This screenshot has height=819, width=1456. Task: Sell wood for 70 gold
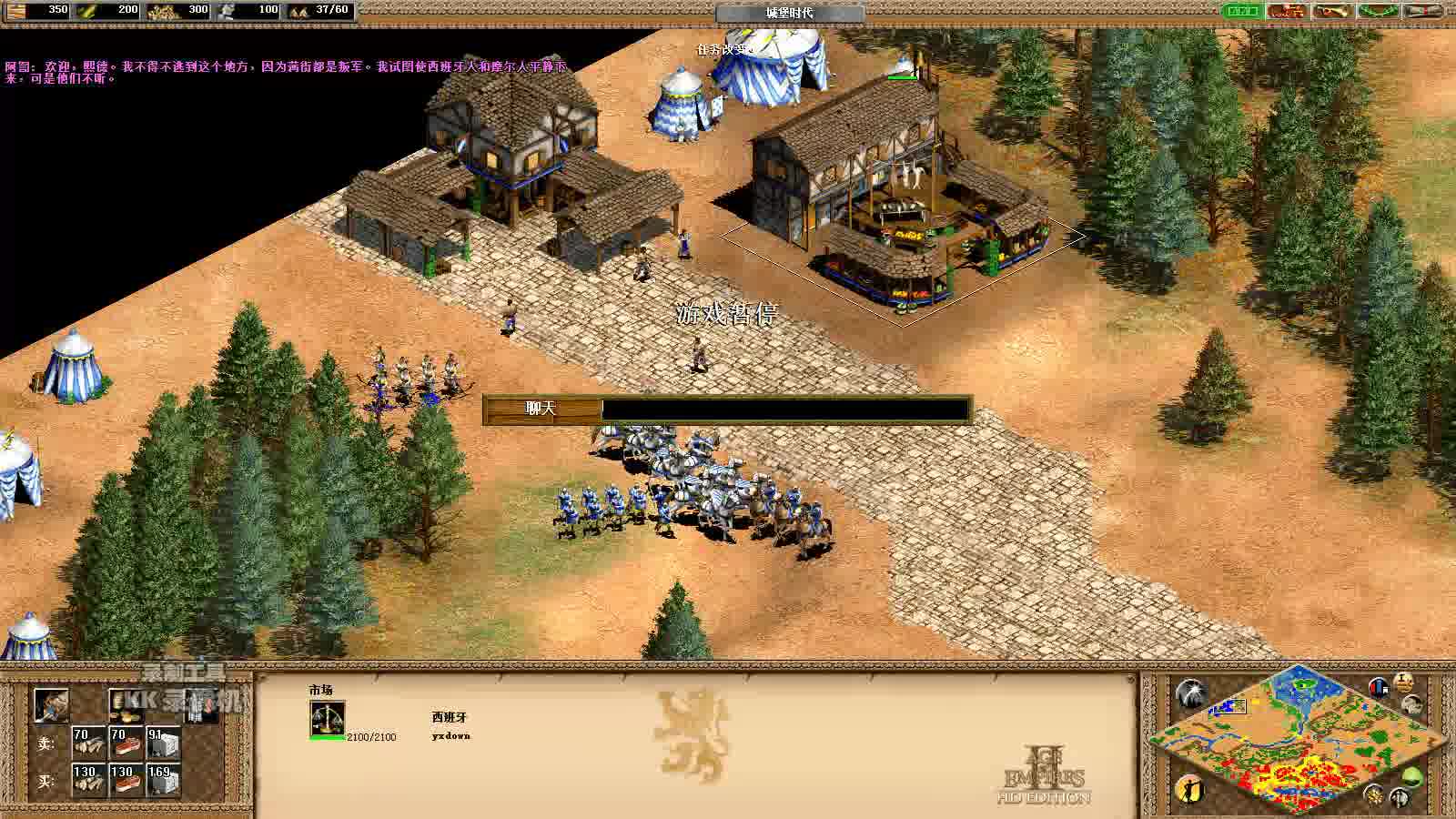tap(88, 743)
